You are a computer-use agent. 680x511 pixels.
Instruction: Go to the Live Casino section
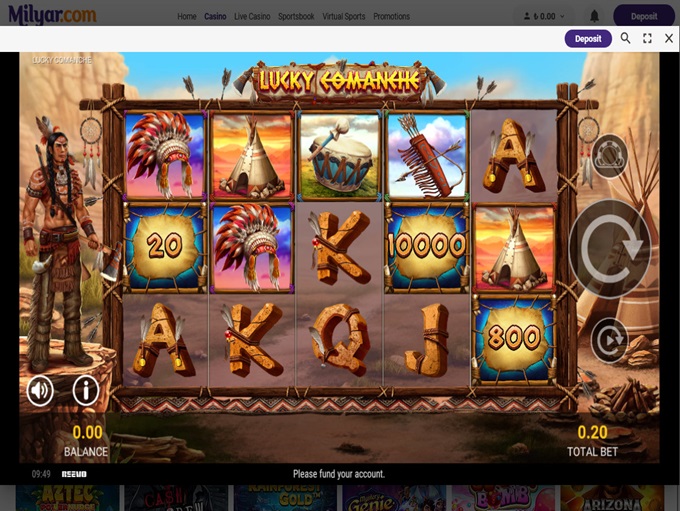pyautogui.click(x=254, y=17)
